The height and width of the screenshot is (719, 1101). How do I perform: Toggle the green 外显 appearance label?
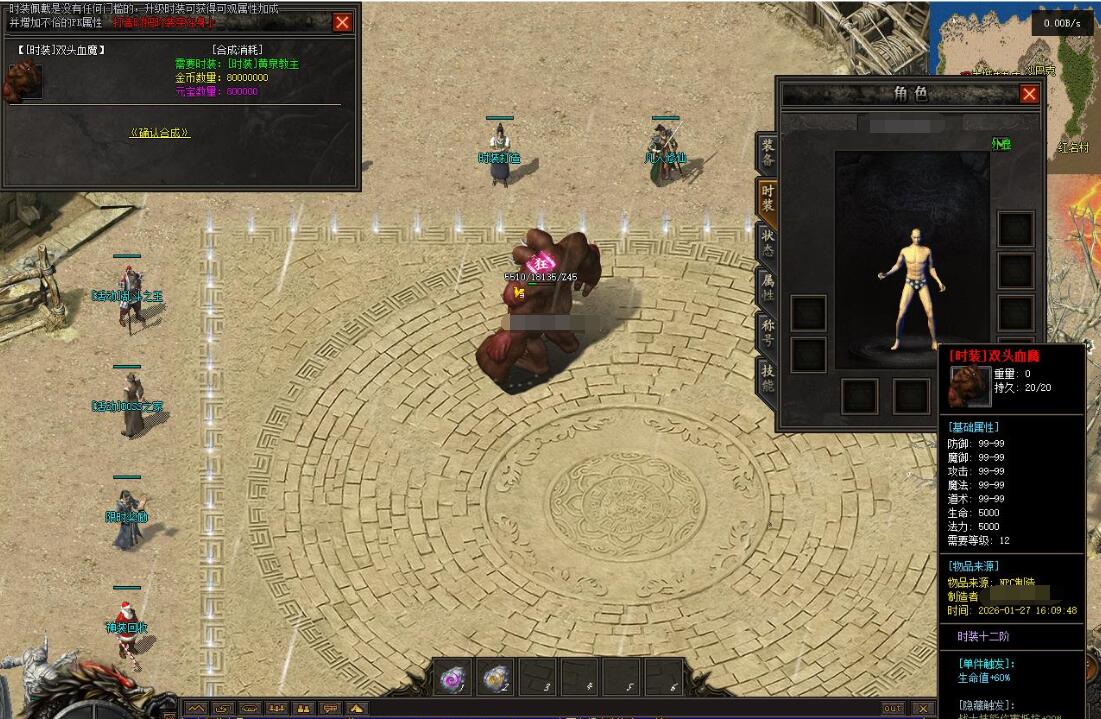point(1001,144)
